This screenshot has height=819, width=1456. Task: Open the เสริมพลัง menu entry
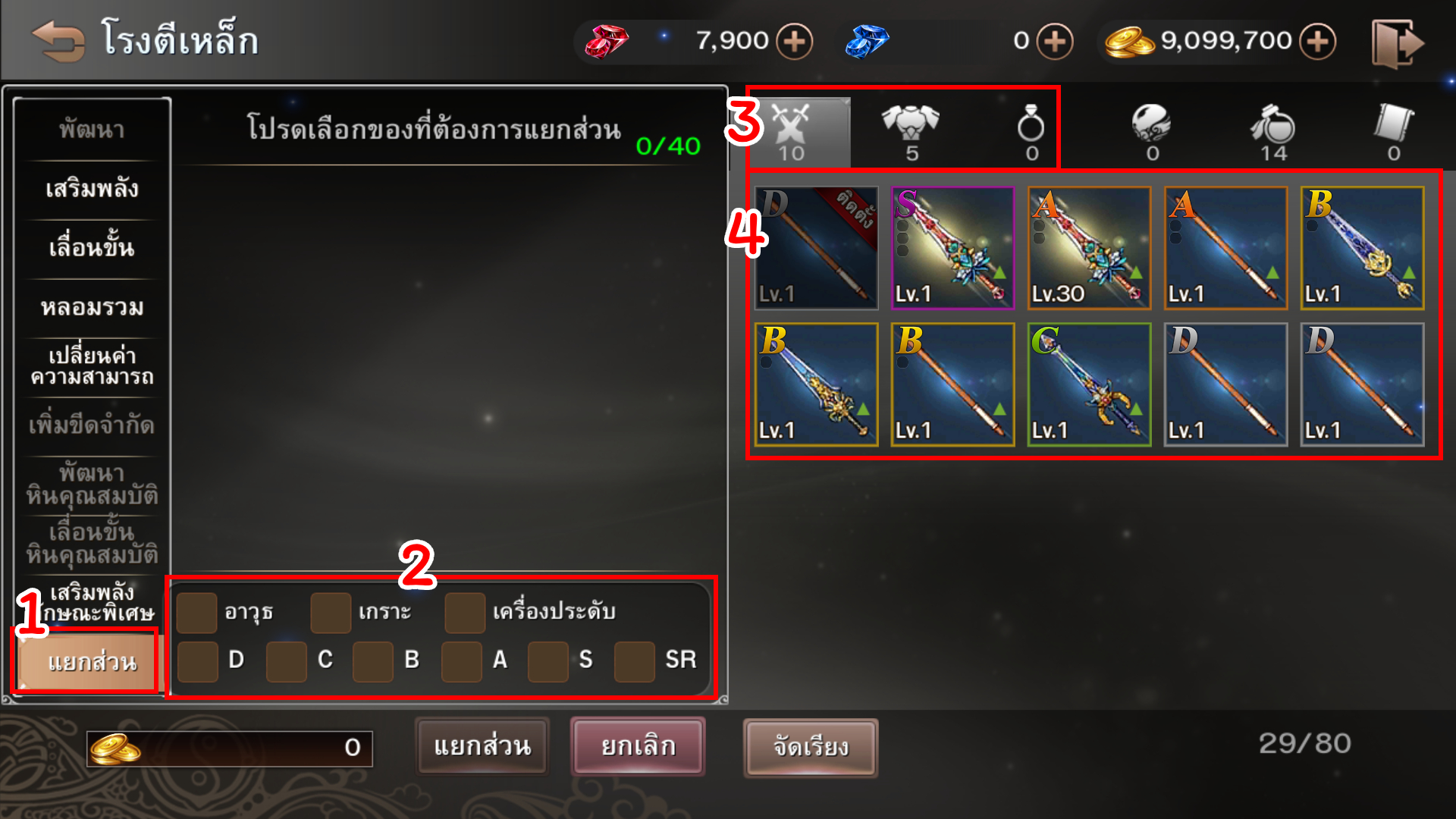click(92, 189)
